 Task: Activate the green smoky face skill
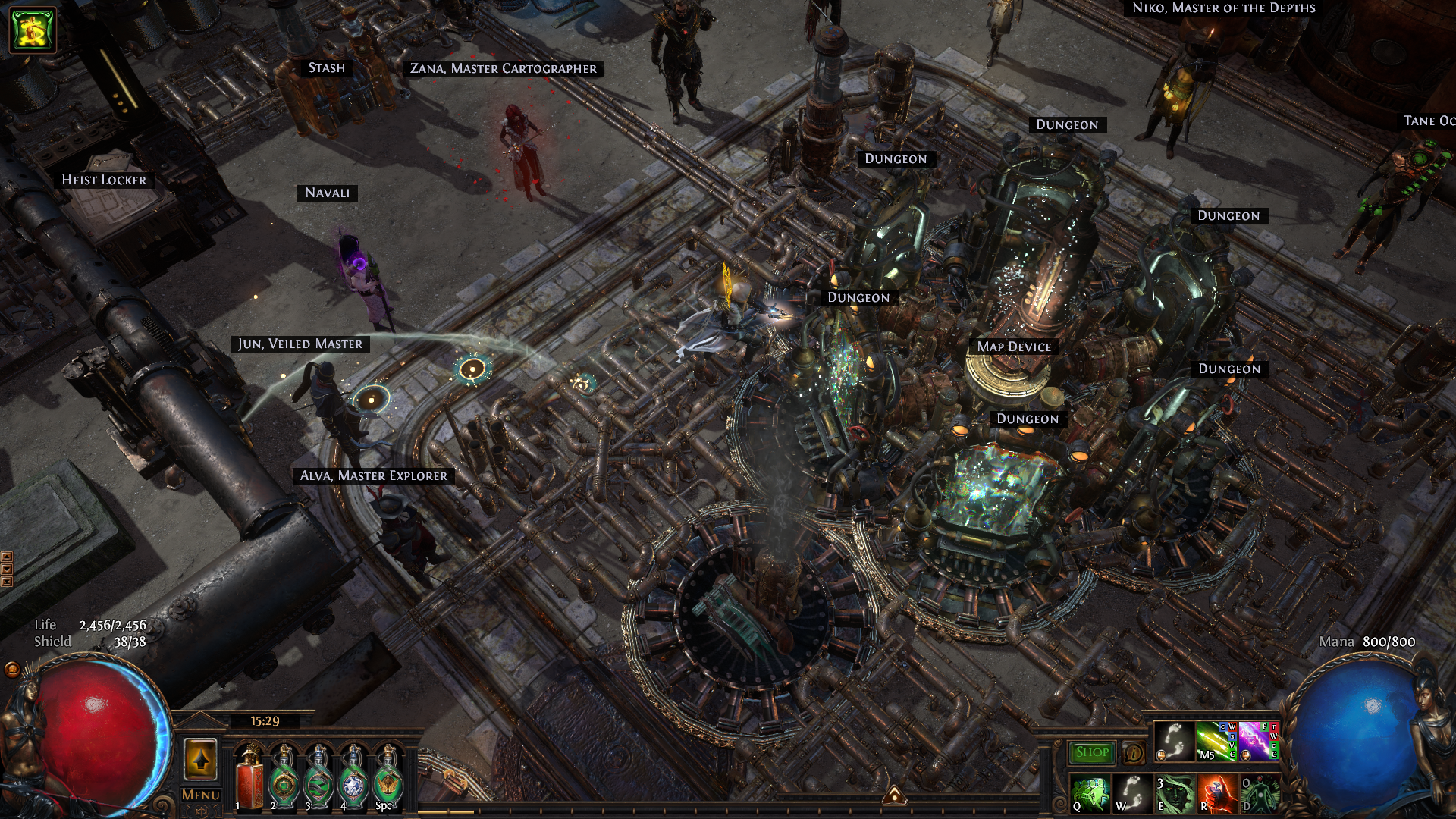click(x=1175, y=793)
